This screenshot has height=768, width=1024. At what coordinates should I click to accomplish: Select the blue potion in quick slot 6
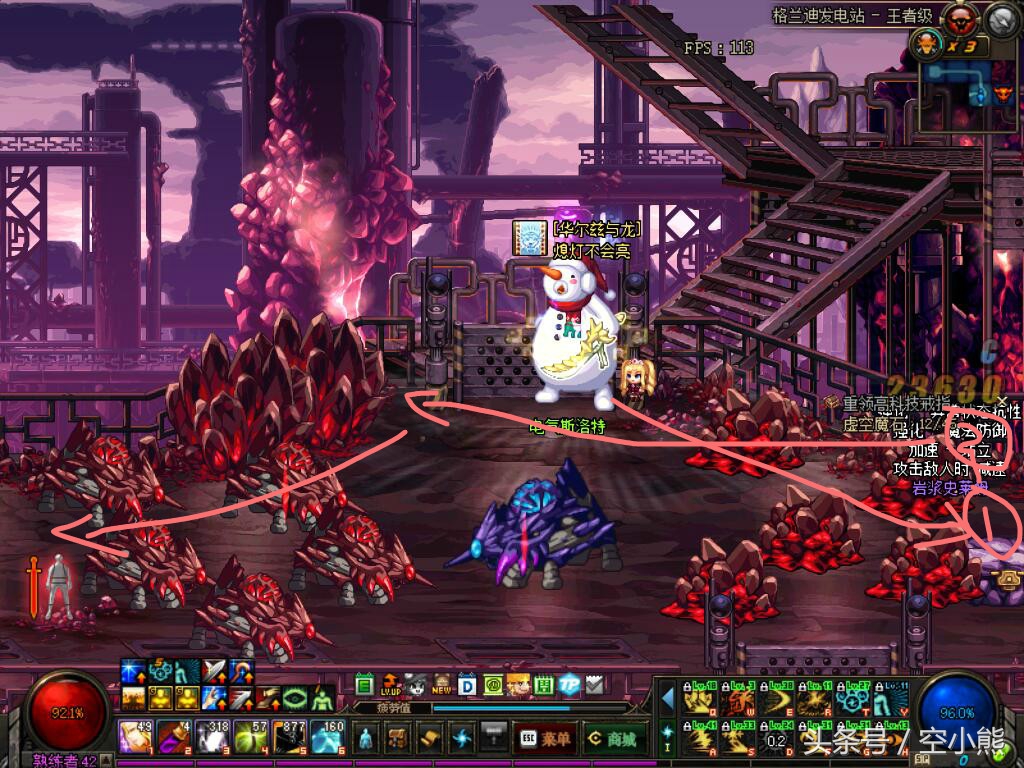pyautogui.click(x=326, y=737)
